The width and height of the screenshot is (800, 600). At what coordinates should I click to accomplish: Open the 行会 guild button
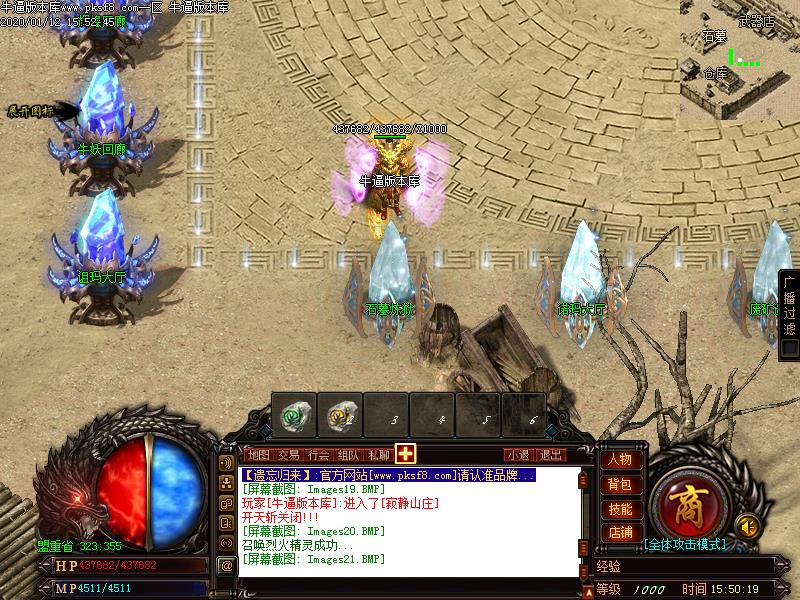[x=318, y=454]
